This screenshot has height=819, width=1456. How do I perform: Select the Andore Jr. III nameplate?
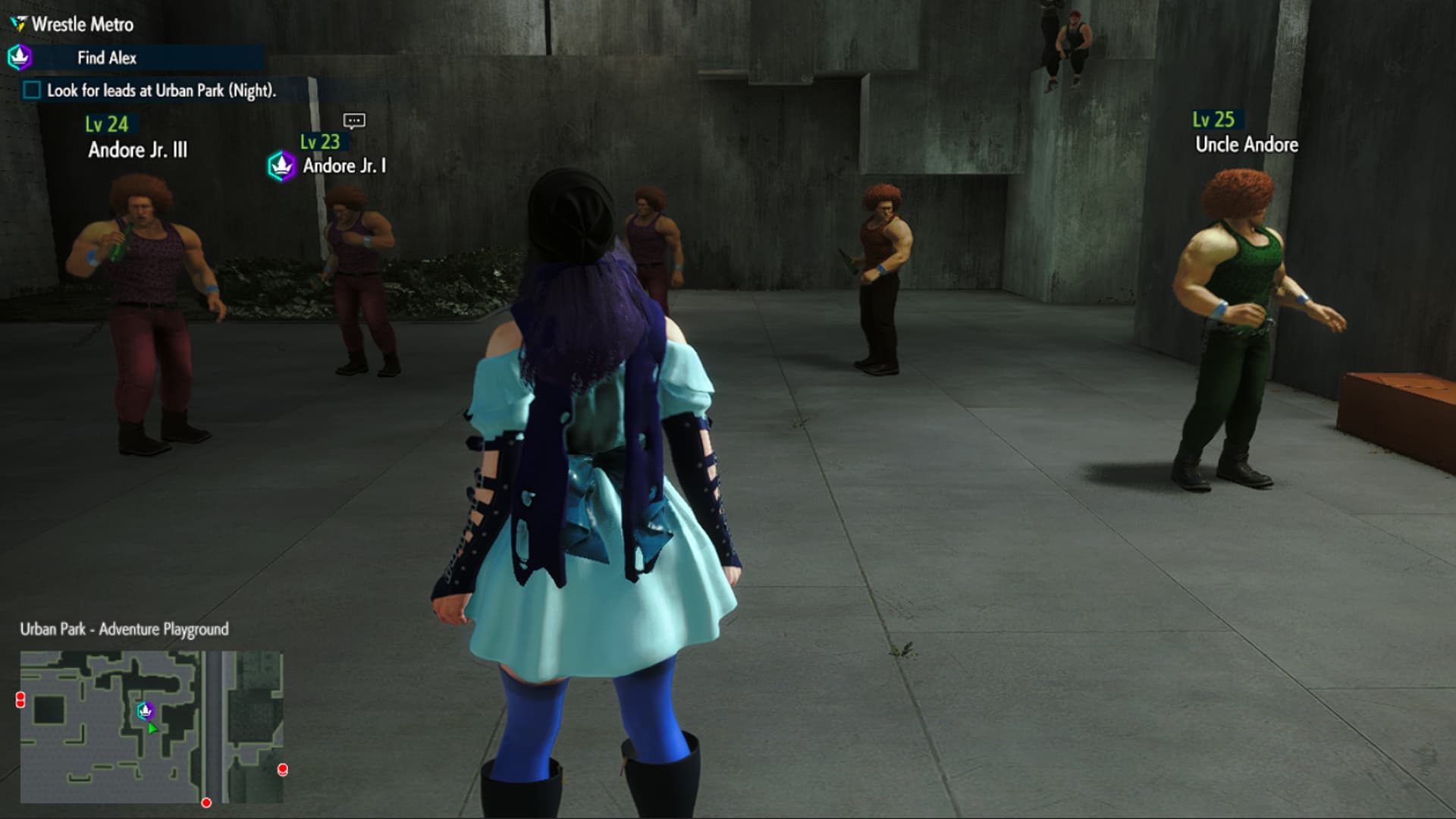[137, 149]
